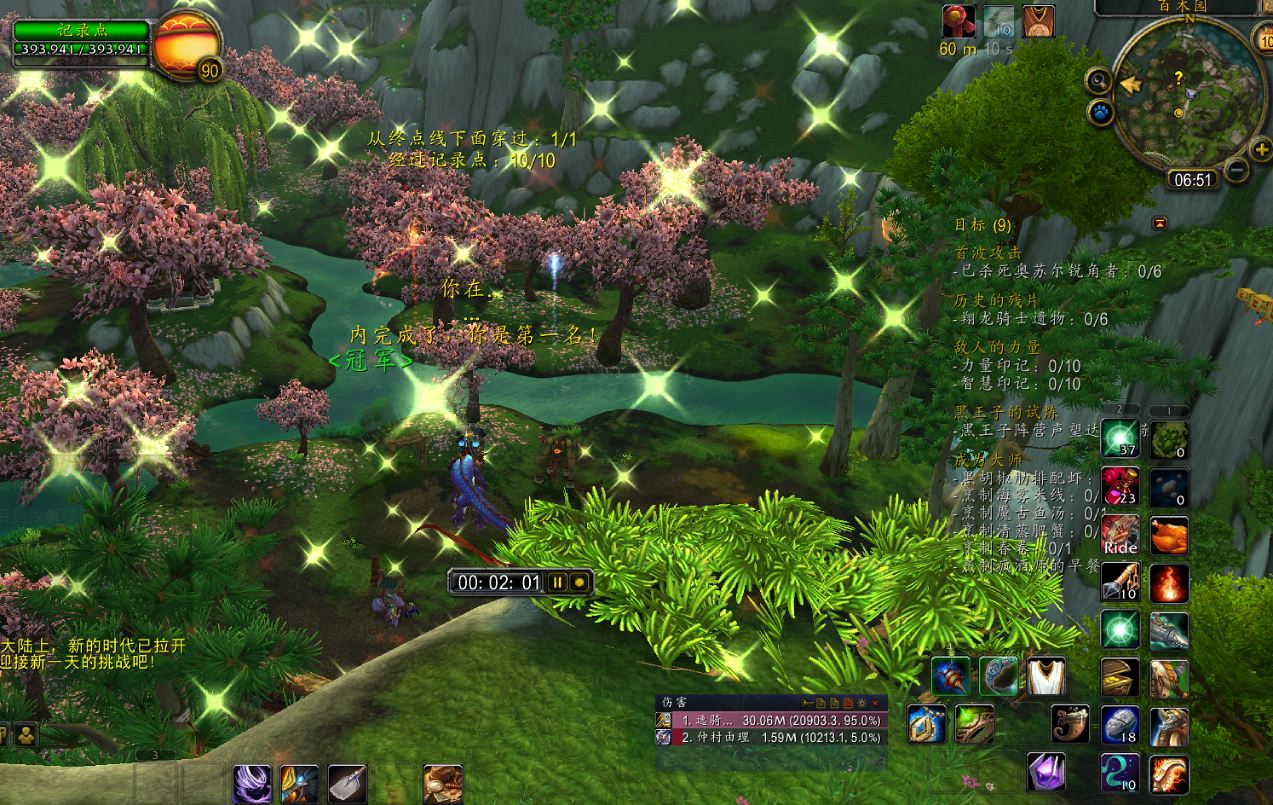Select the red rosette buff icon
The width and height of the screenshot is (1273, 805).
pos(957,20)
